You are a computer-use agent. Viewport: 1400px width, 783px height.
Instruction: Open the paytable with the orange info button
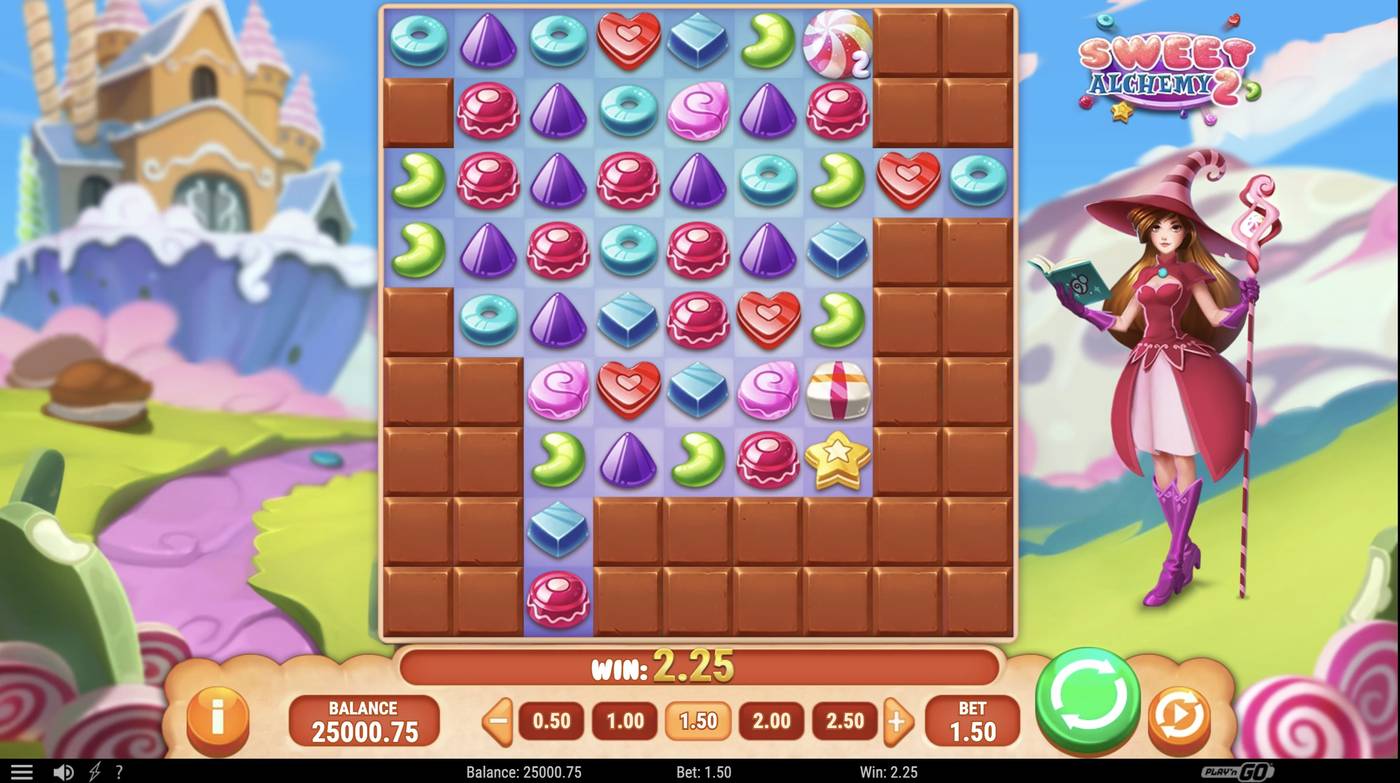point(218,721)
